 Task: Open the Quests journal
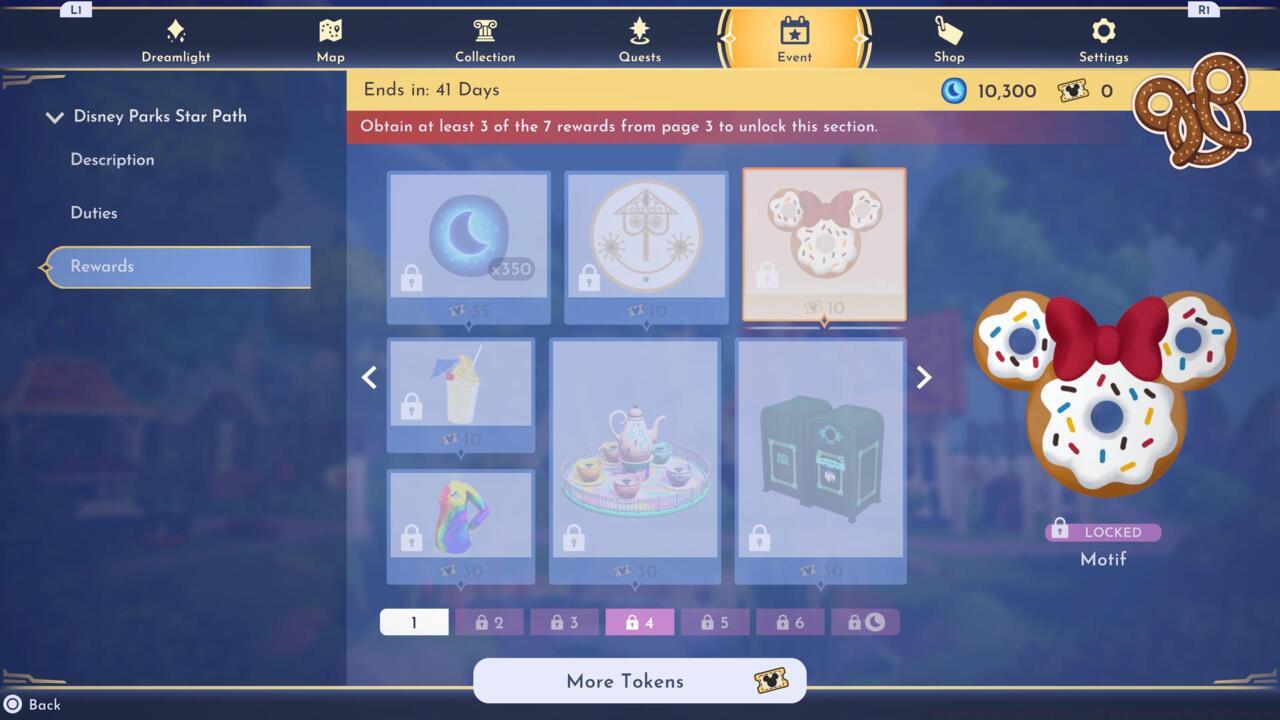(x=640, y=38)
